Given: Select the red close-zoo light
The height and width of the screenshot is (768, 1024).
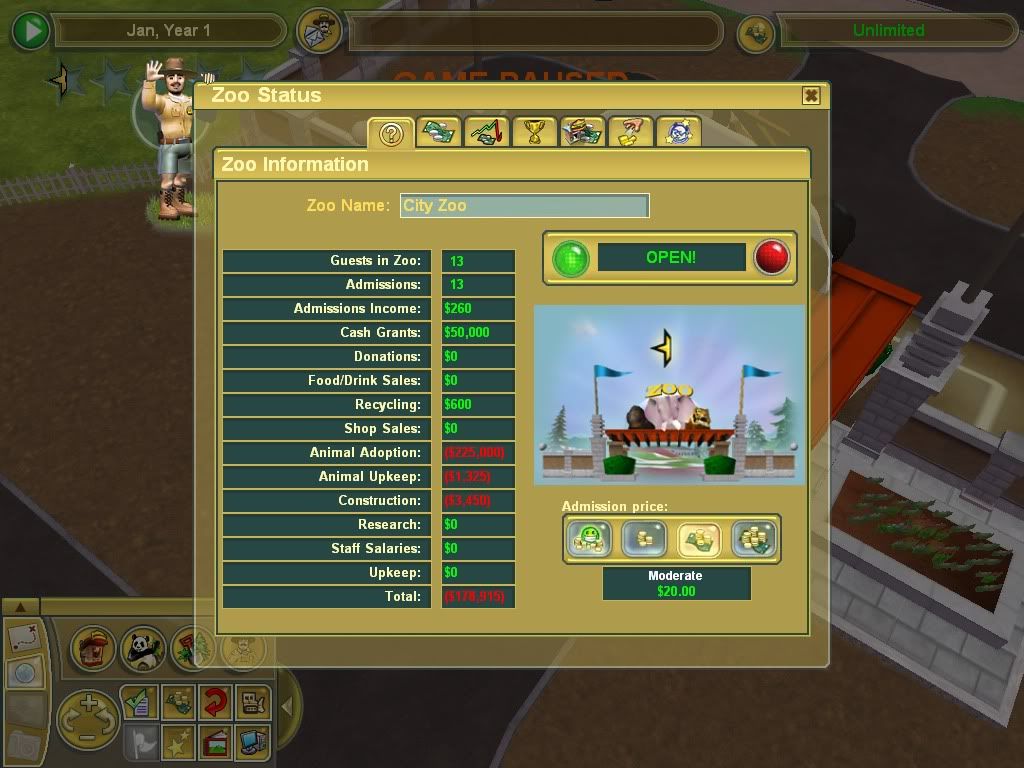Looking at the screenshot, I should (x=771, y=258).
